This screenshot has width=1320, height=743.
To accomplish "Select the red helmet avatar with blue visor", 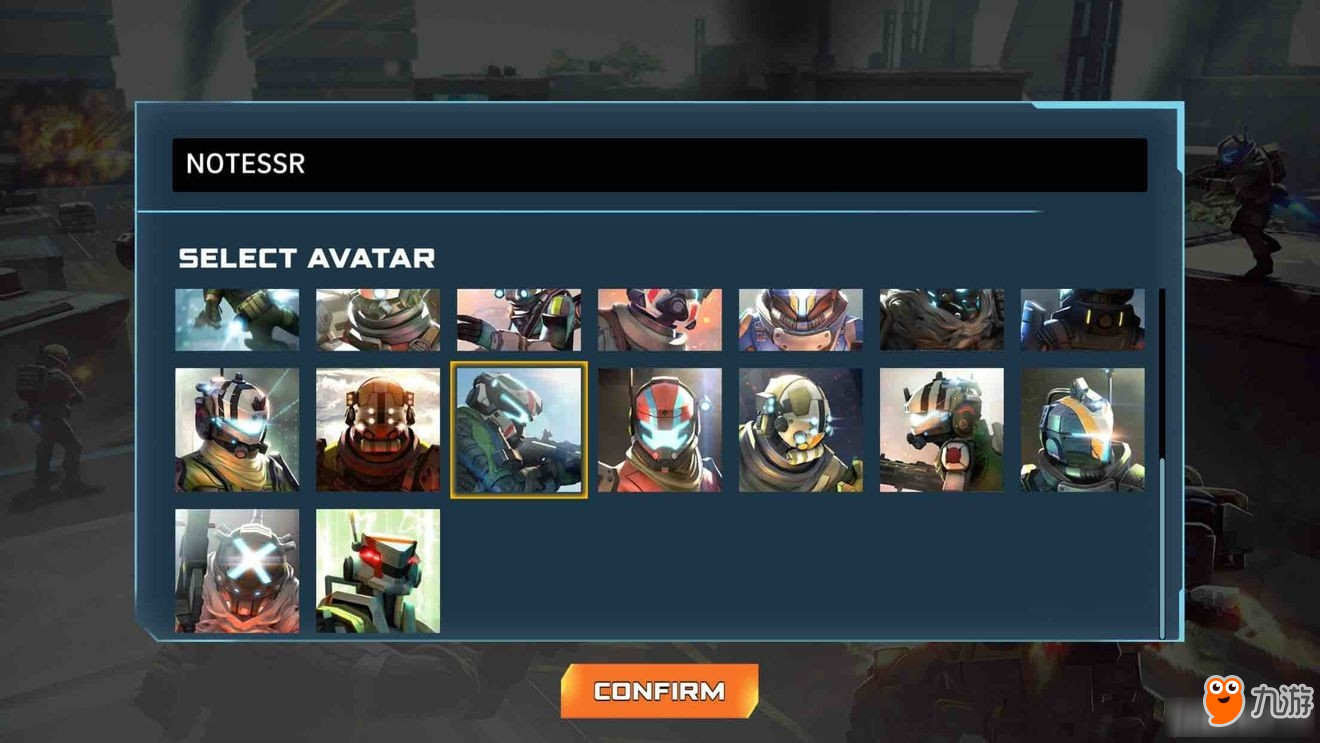I will (660, 430).
